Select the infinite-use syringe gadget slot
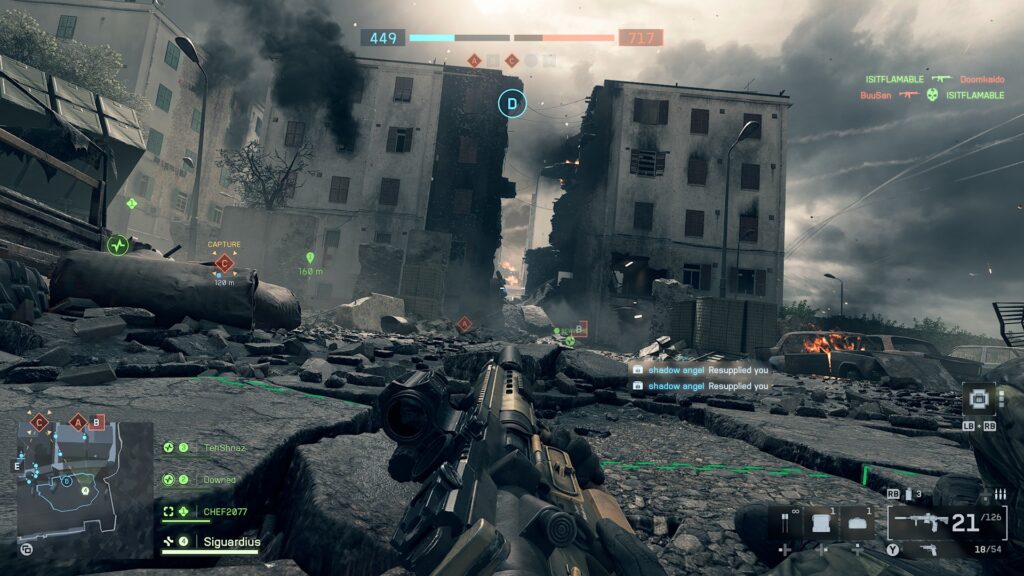This screenshot has height=576, width=1024. pos(785,522)
